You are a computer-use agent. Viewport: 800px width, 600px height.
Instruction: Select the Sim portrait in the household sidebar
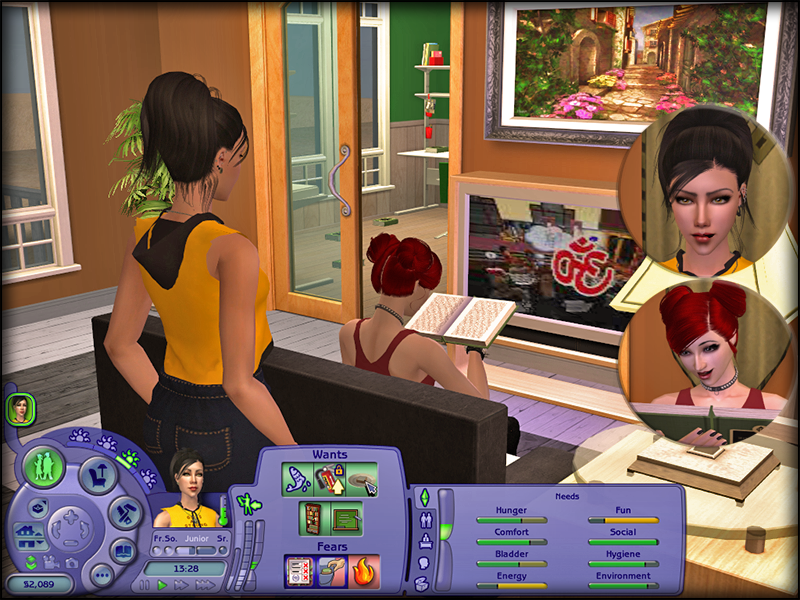(19, 407)
